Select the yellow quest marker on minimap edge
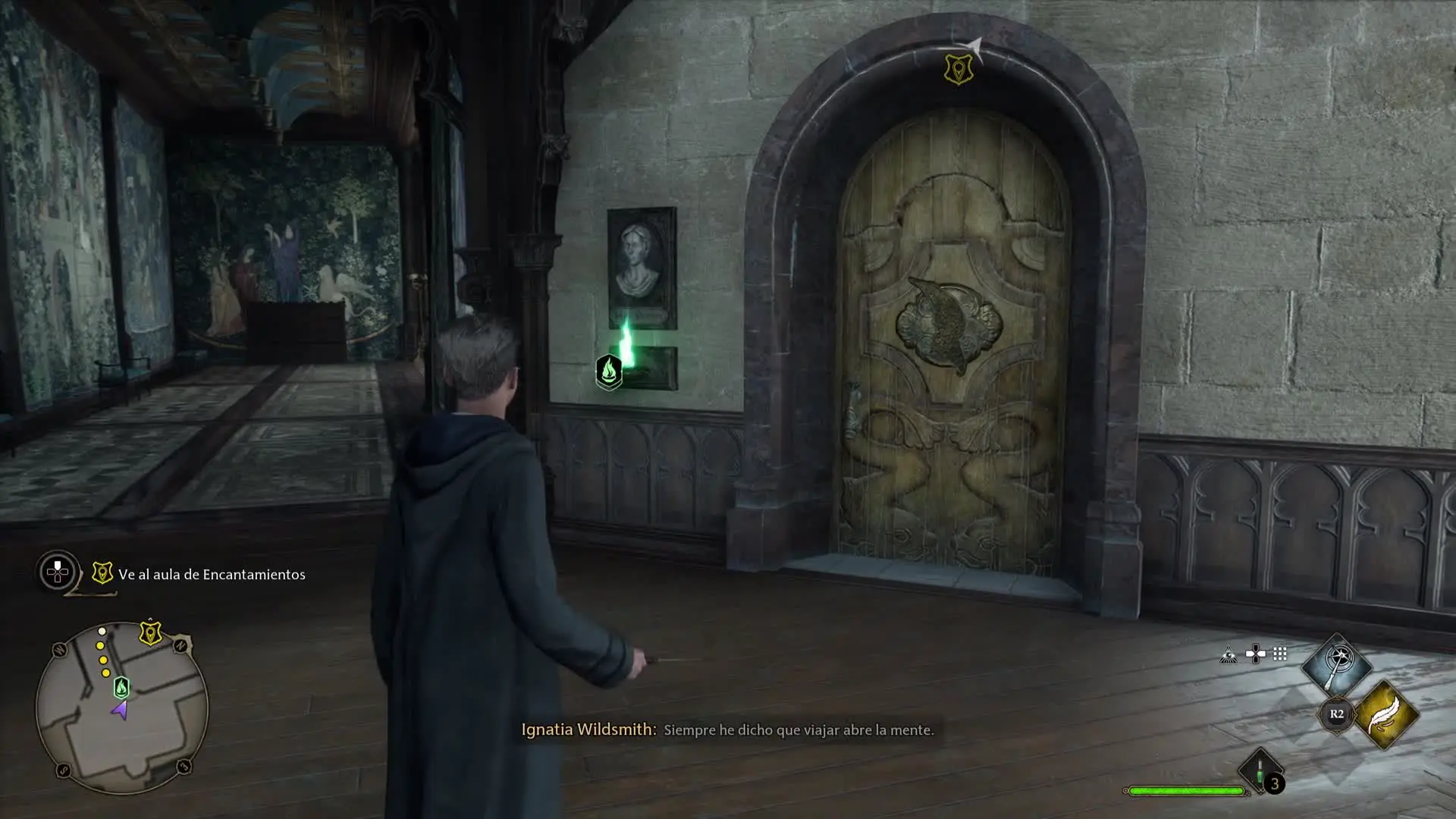The height and width of the screenshot is (819, 1456). [x=150, y=632]
